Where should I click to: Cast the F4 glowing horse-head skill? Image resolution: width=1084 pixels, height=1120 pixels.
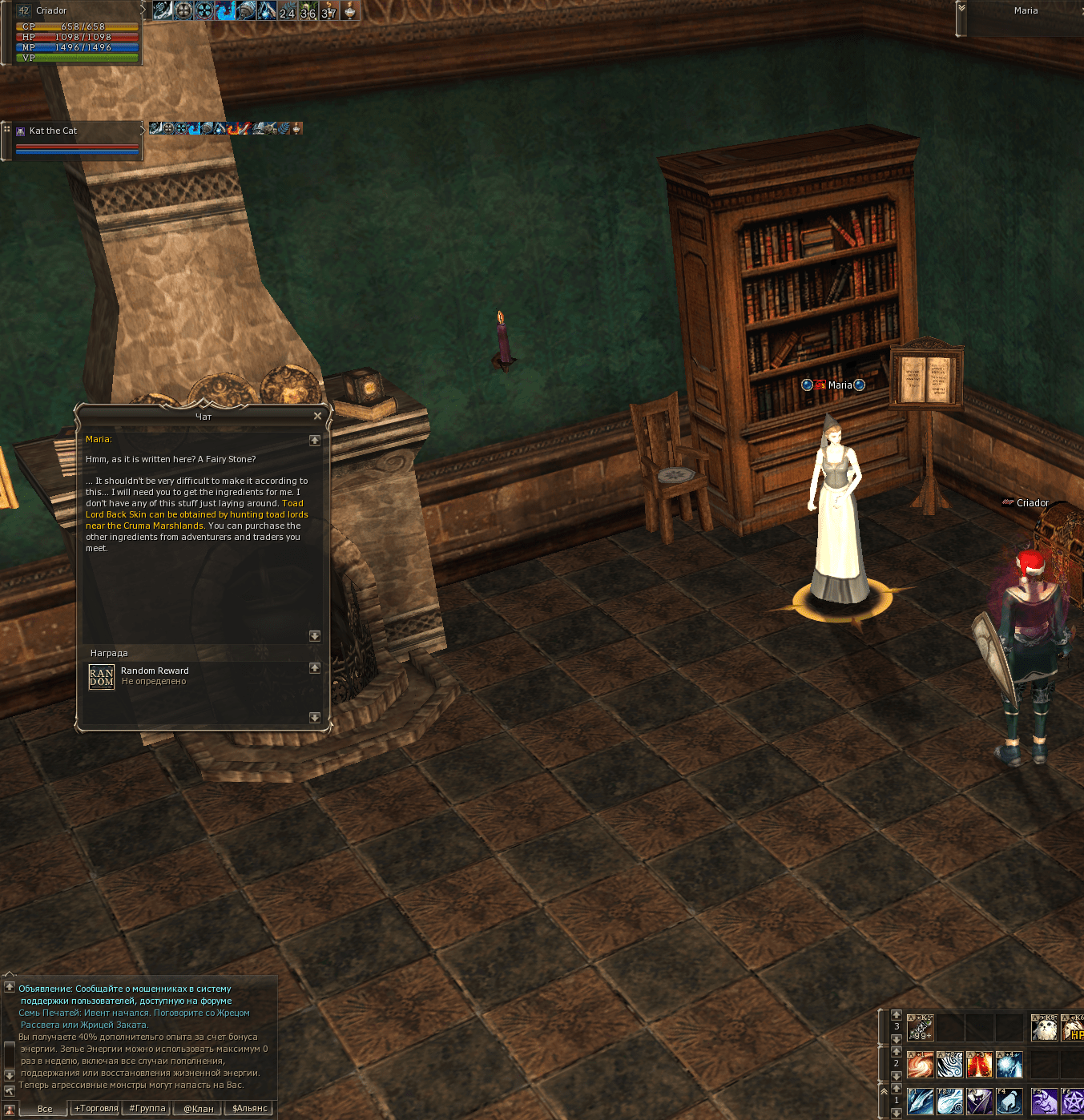tap(1009, 1101)
